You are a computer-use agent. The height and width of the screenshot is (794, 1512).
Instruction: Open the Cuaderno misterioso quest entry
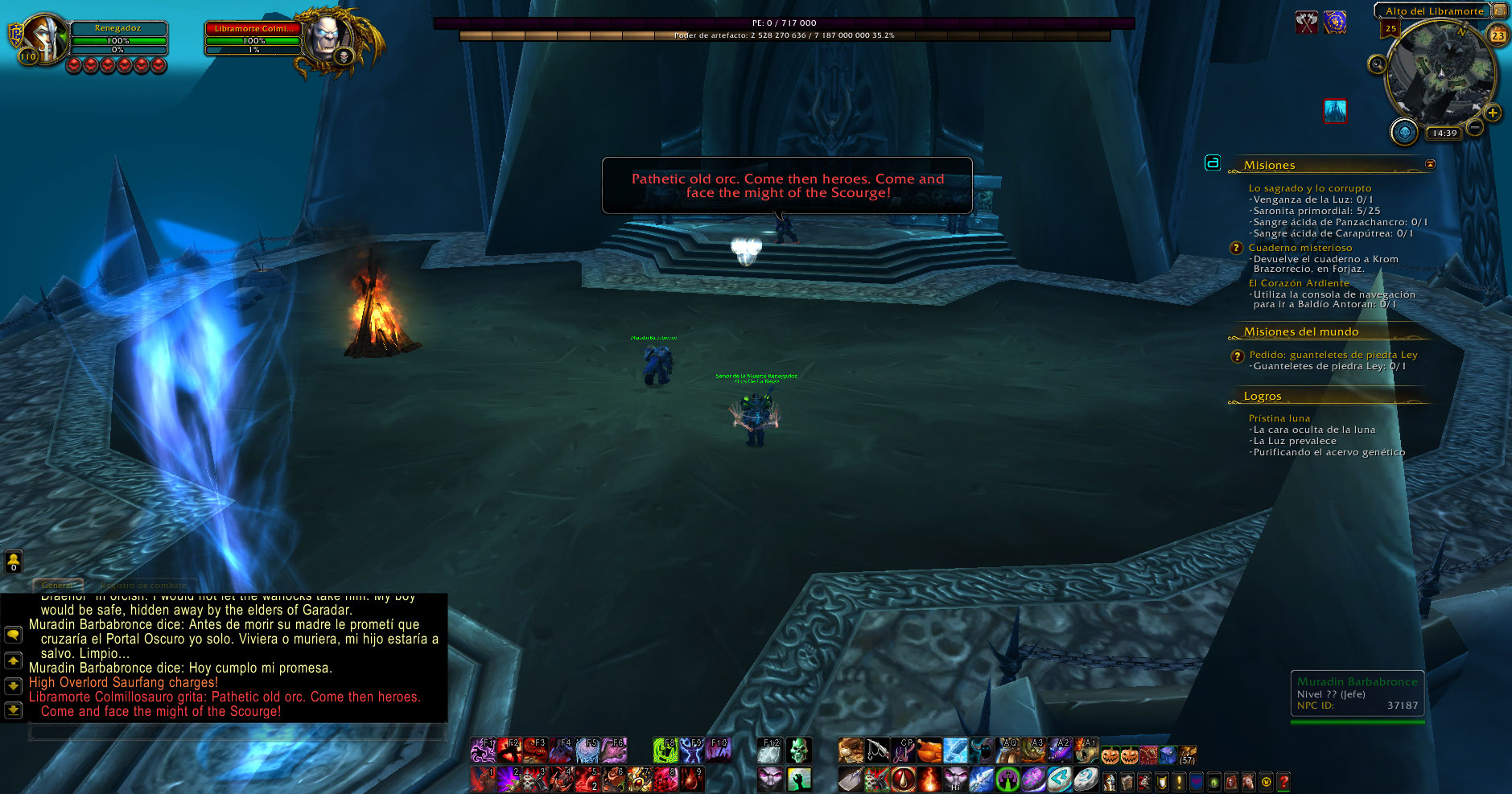pyautogui.click(x=1300, y=248)
